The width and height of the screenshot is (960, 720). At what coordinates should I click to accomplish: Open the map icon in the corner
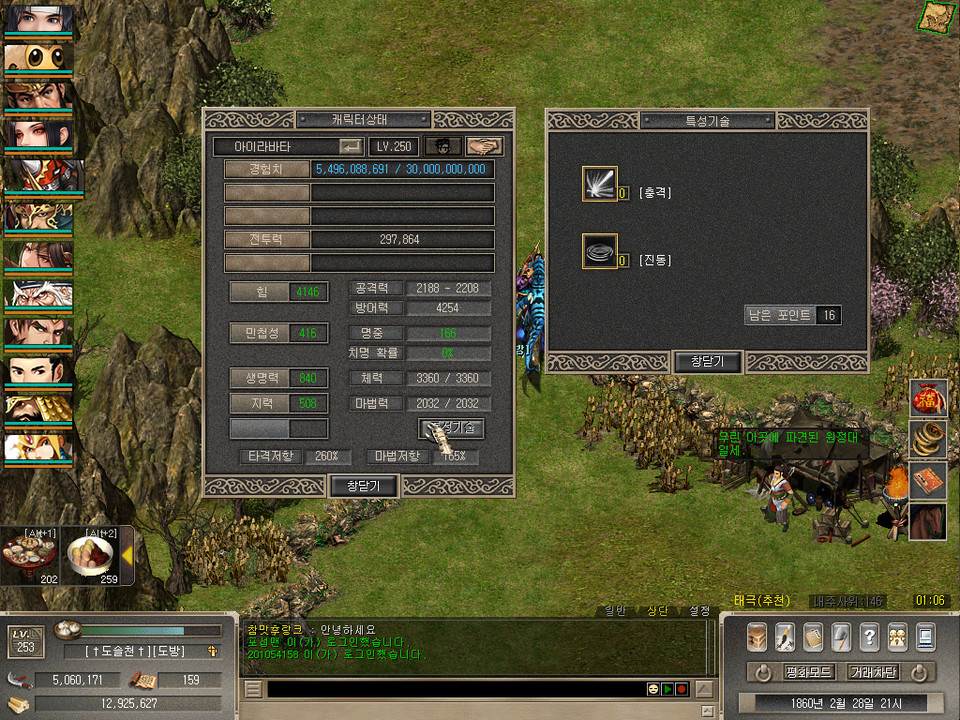point(937,15)
